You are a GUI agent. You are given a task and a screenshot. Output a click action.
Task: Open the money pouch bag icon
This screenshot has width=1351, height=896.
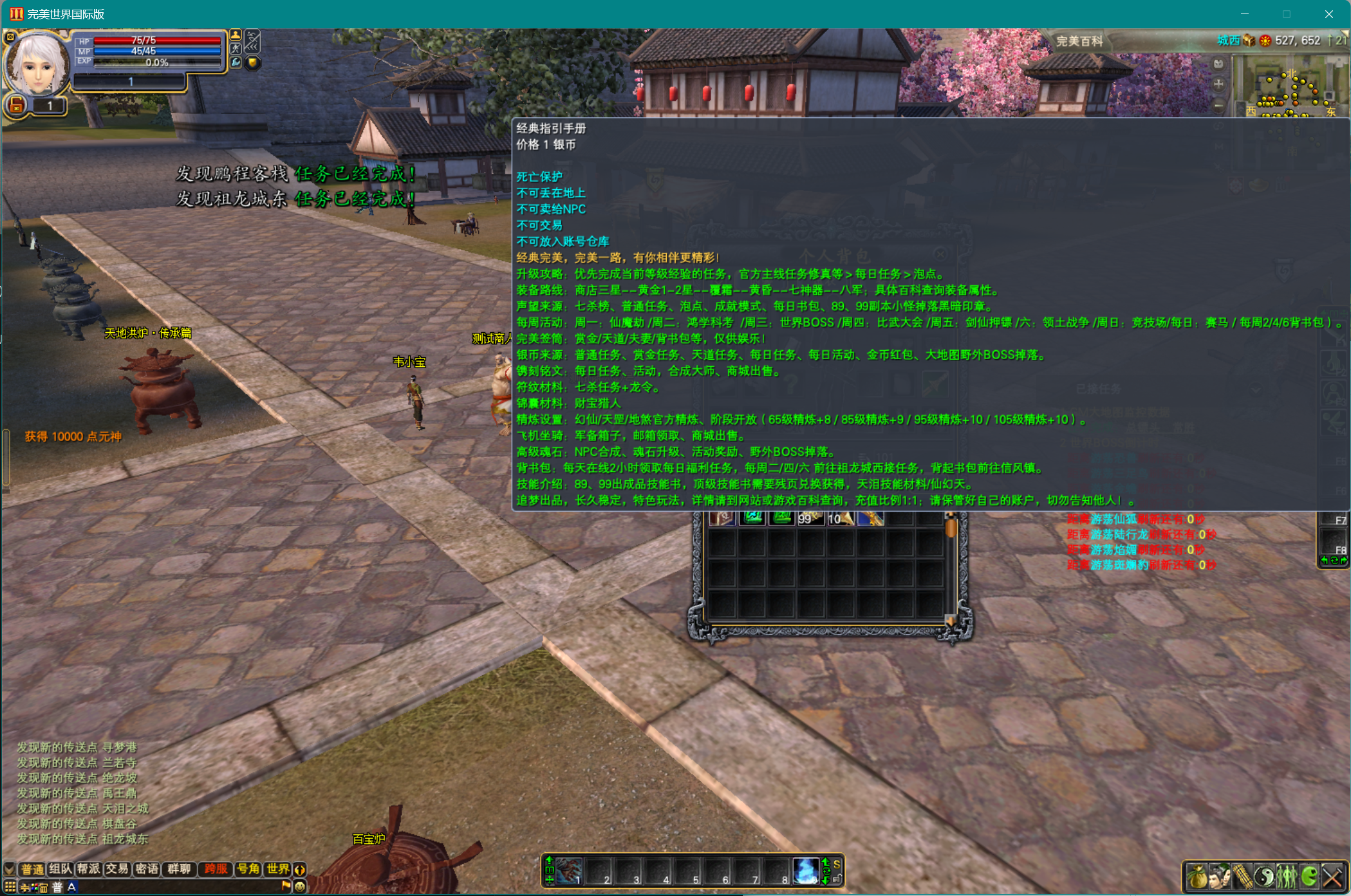pos(1197,876)
